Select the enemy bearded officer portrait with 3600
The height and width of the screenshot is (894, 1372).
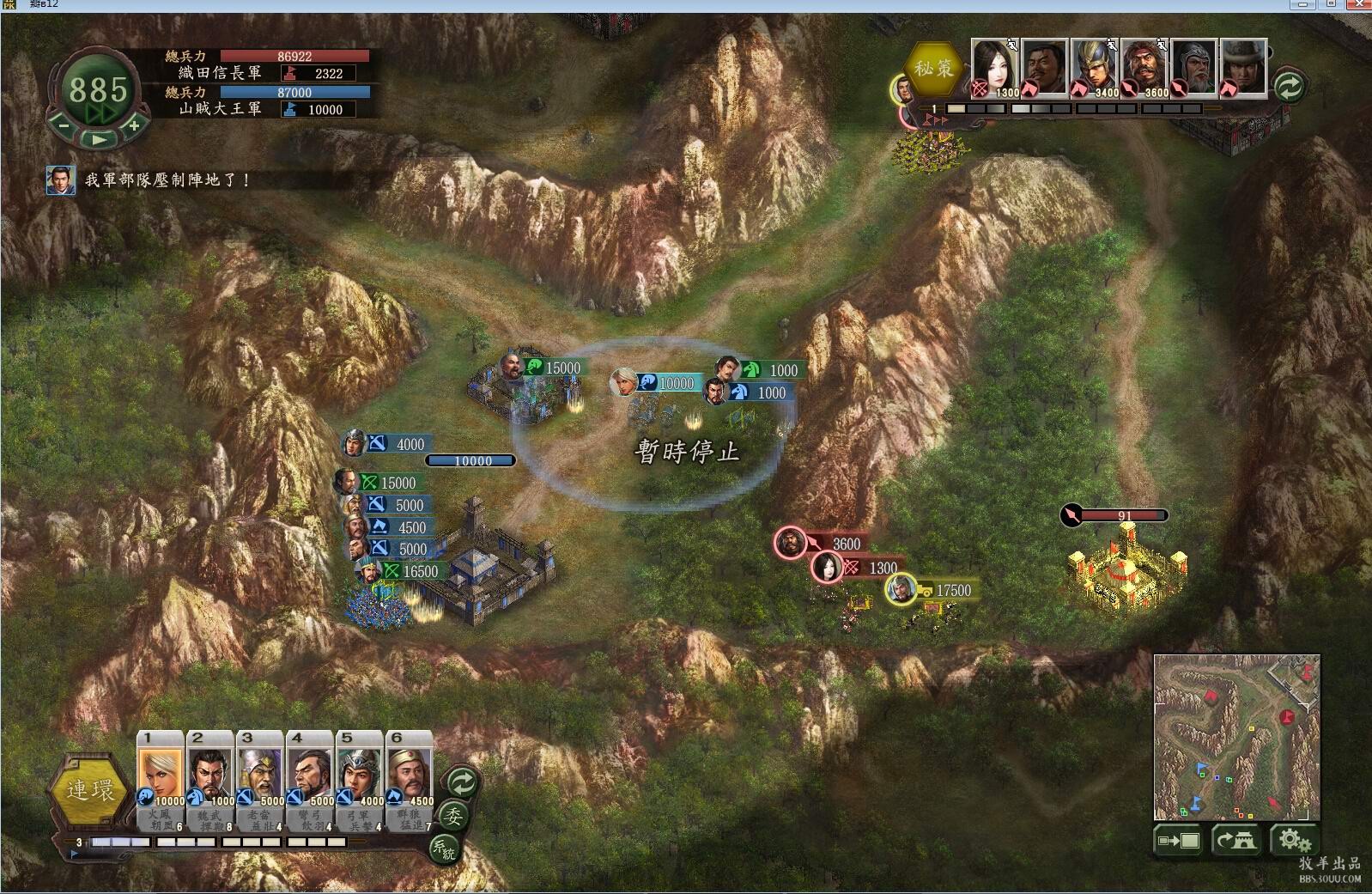tap(1144, 68)
